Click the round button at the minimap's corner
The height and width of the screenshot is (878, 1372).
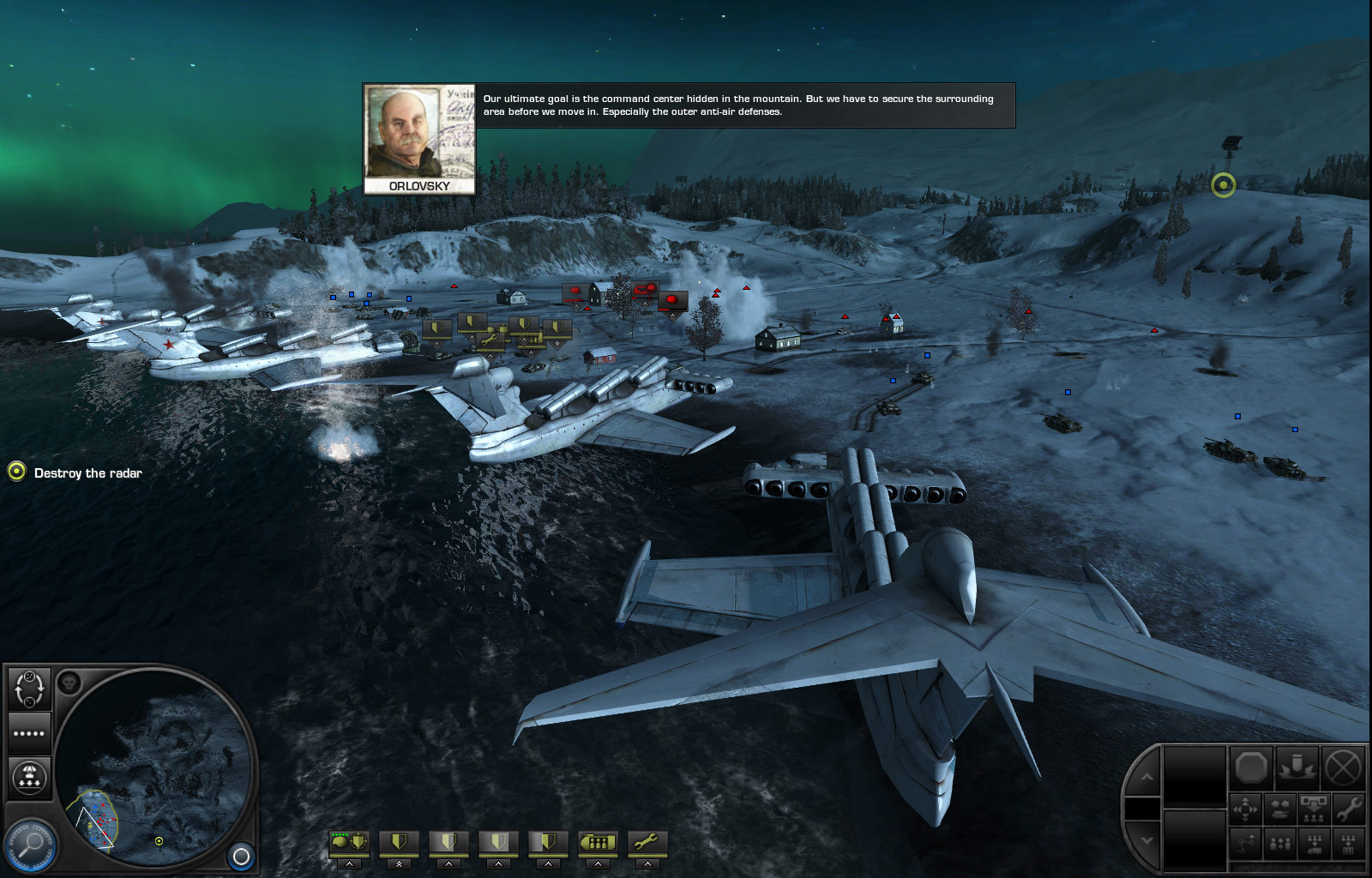242,857
